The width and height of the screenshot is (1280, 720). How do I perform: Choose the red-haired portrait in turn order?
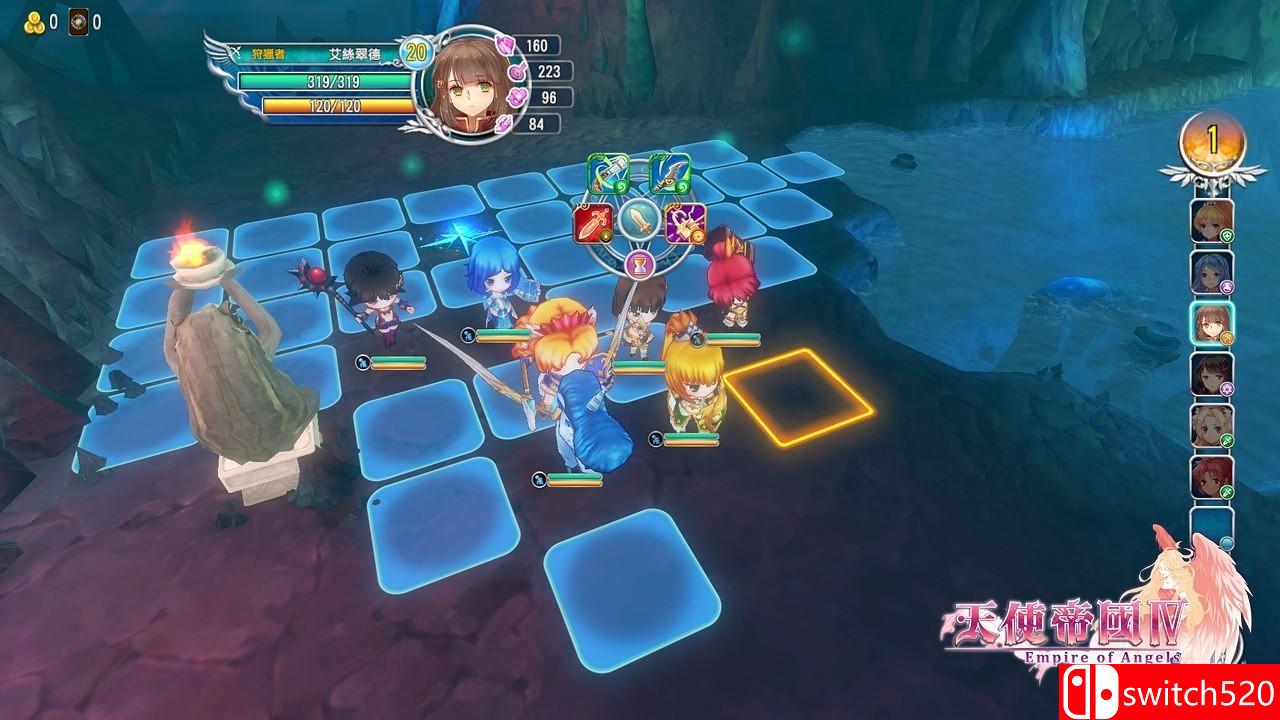pyautogui.click(x=1211, y=477)
